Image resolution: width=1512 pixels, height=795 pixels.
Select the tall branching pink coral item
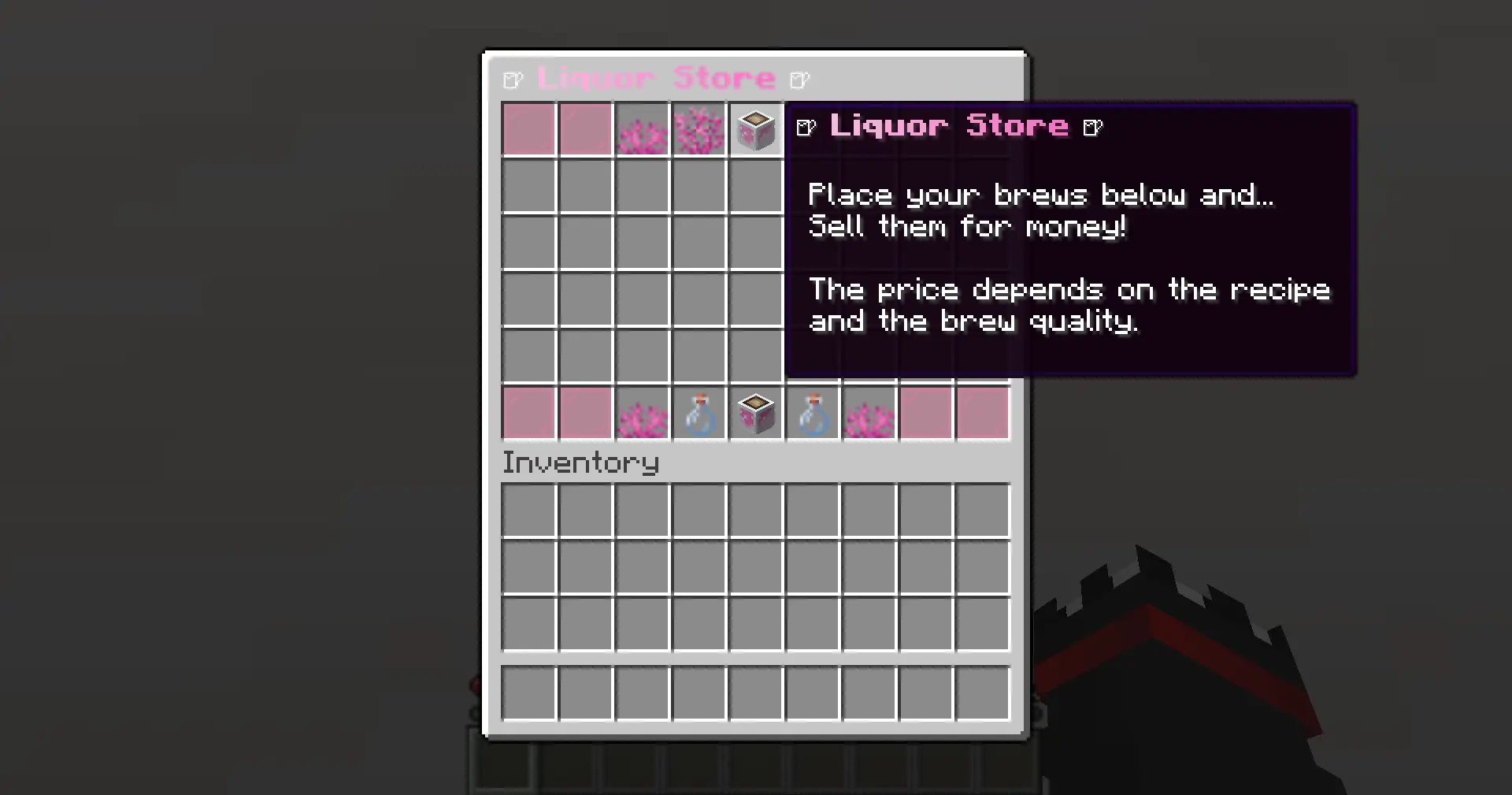click(x=699, y=130)
